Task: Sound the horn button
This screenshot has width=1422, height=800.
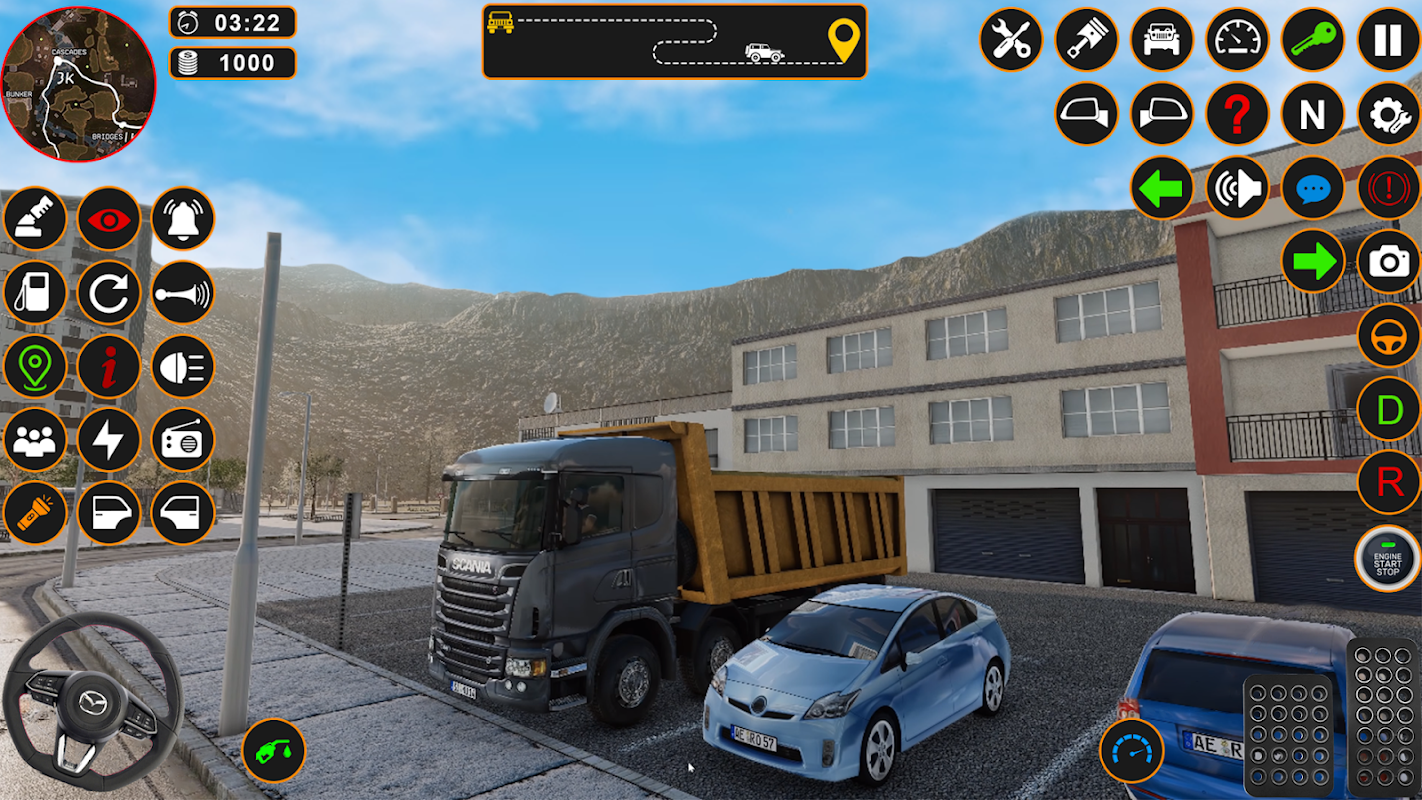Action: [x=183, y=292]
